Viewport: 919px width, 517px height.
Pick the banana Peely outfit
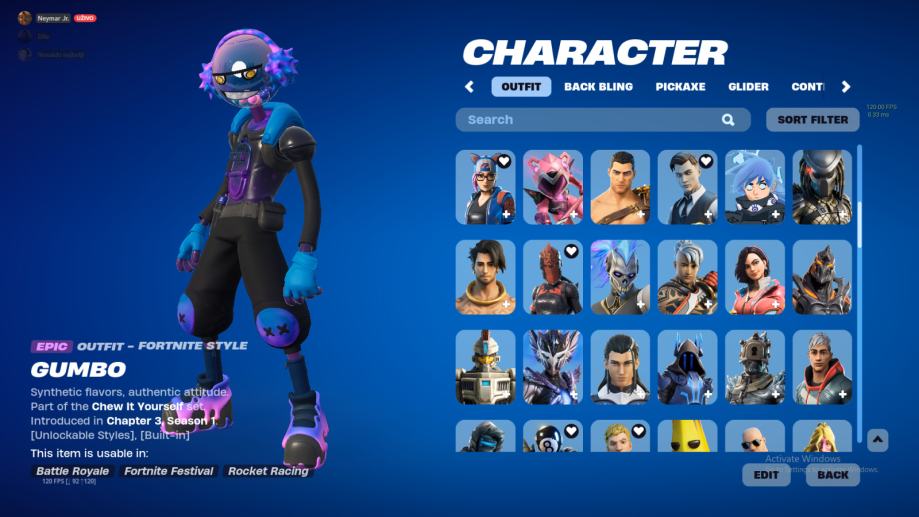point(687,438)
